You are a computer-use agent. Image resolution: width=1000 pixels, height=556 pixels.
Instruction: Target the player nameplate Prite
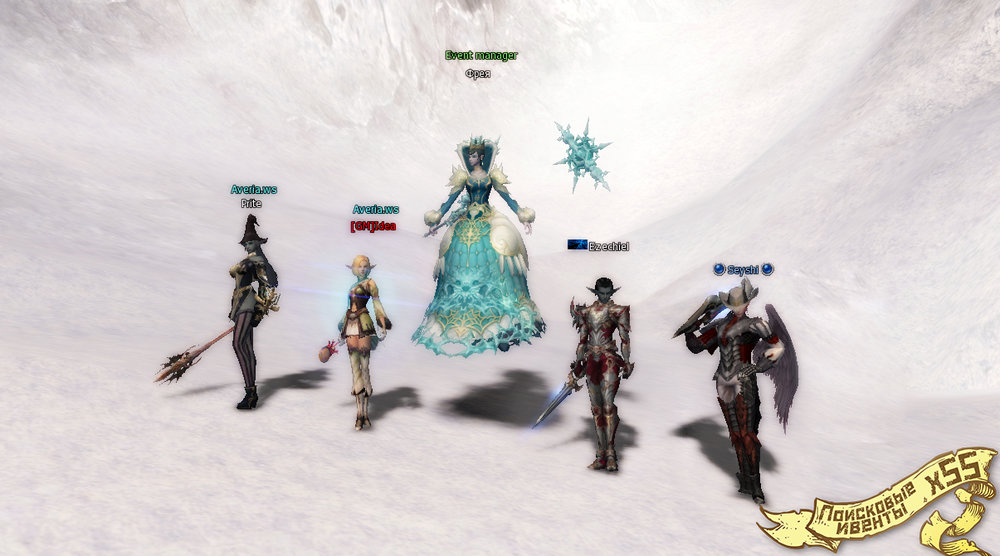coord(250,203)
